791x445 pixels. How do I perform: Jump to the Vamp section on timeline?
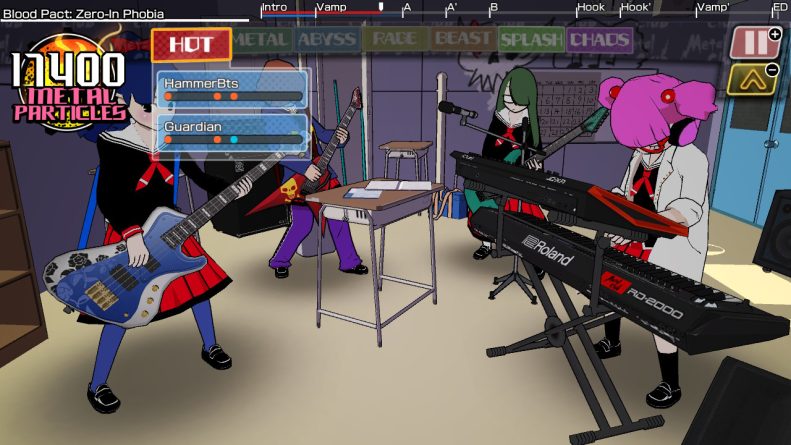point(331,8)
